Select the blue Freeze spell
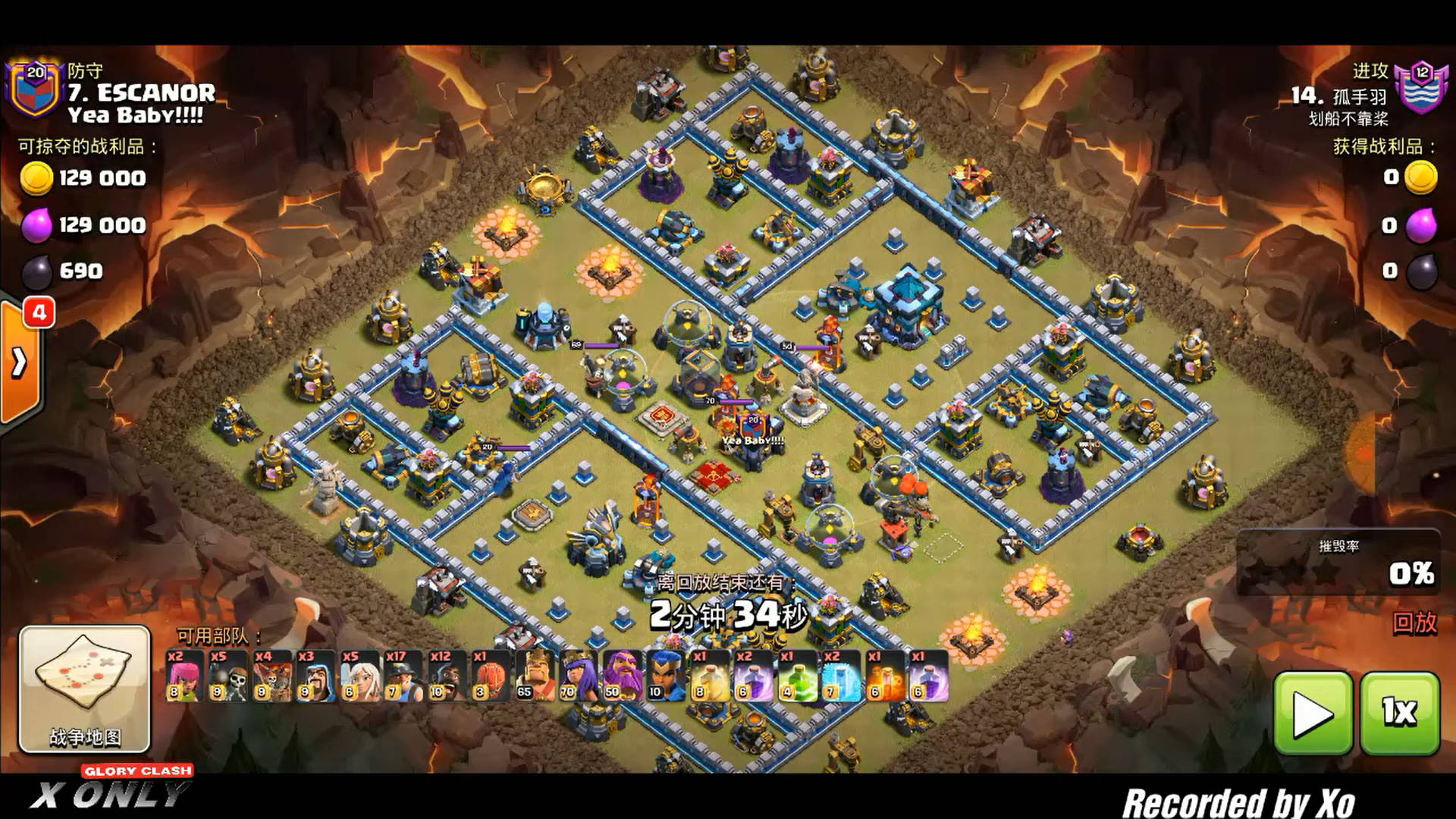This screenshot has width=1456, height=819. click(842, 675)
